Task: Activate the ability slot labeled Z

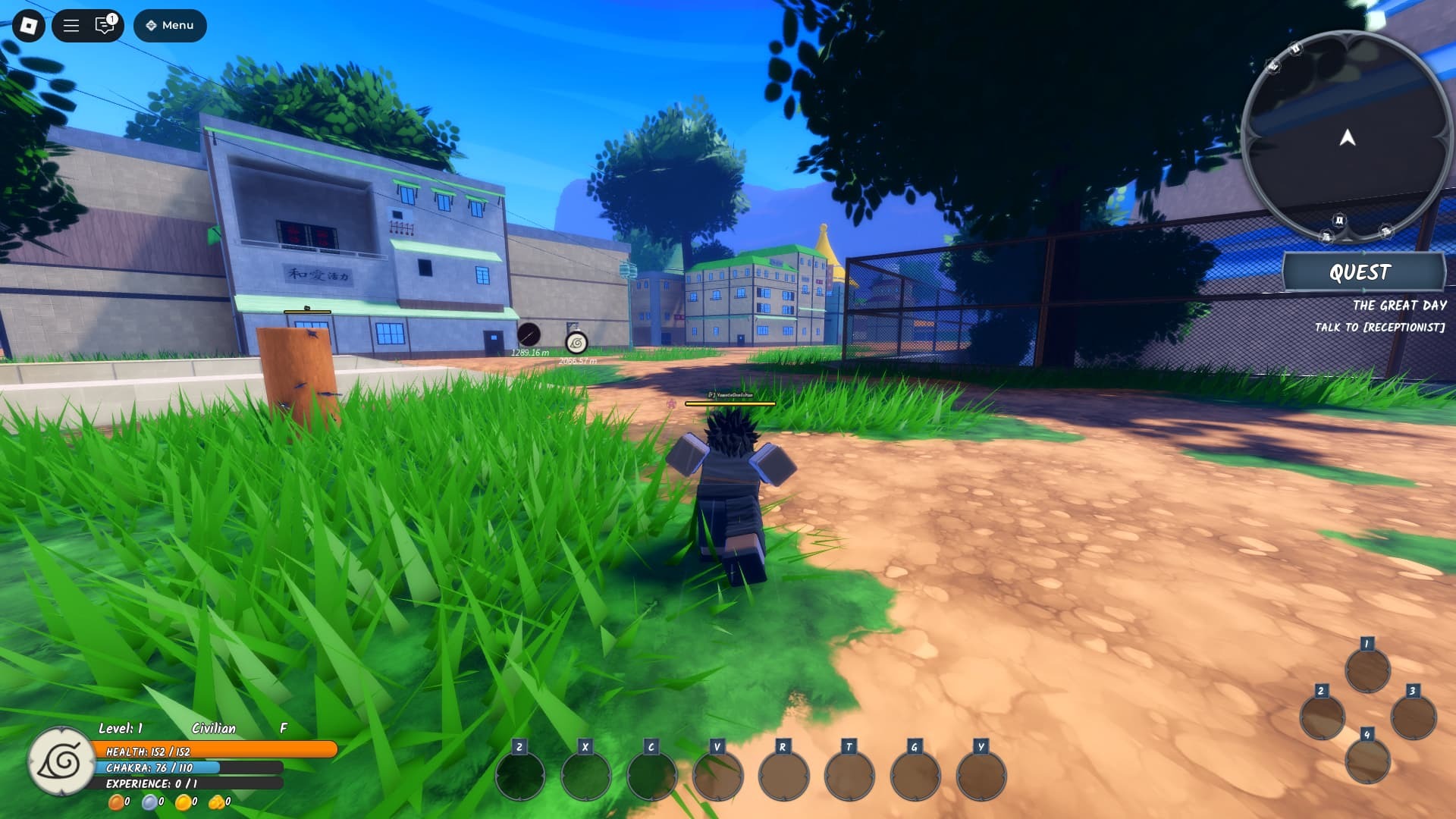Action: 520,775
